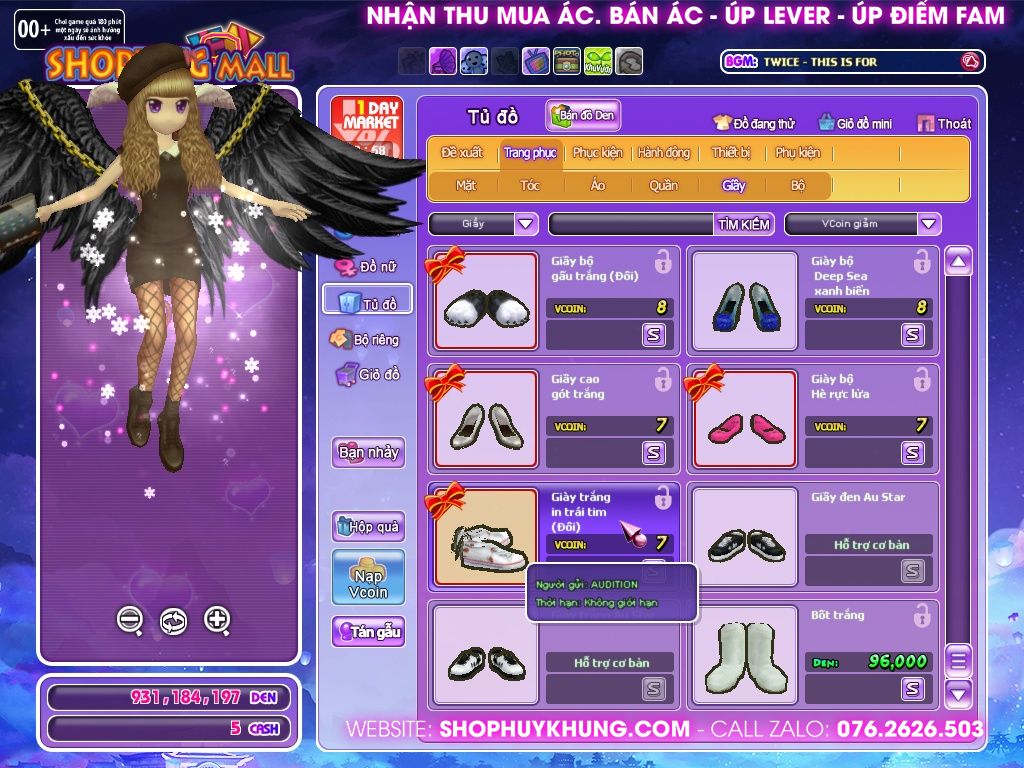The image size is (1024, 768).
Task: Click the TÌM KIẾM search button
Action: (x=744, y=224)
